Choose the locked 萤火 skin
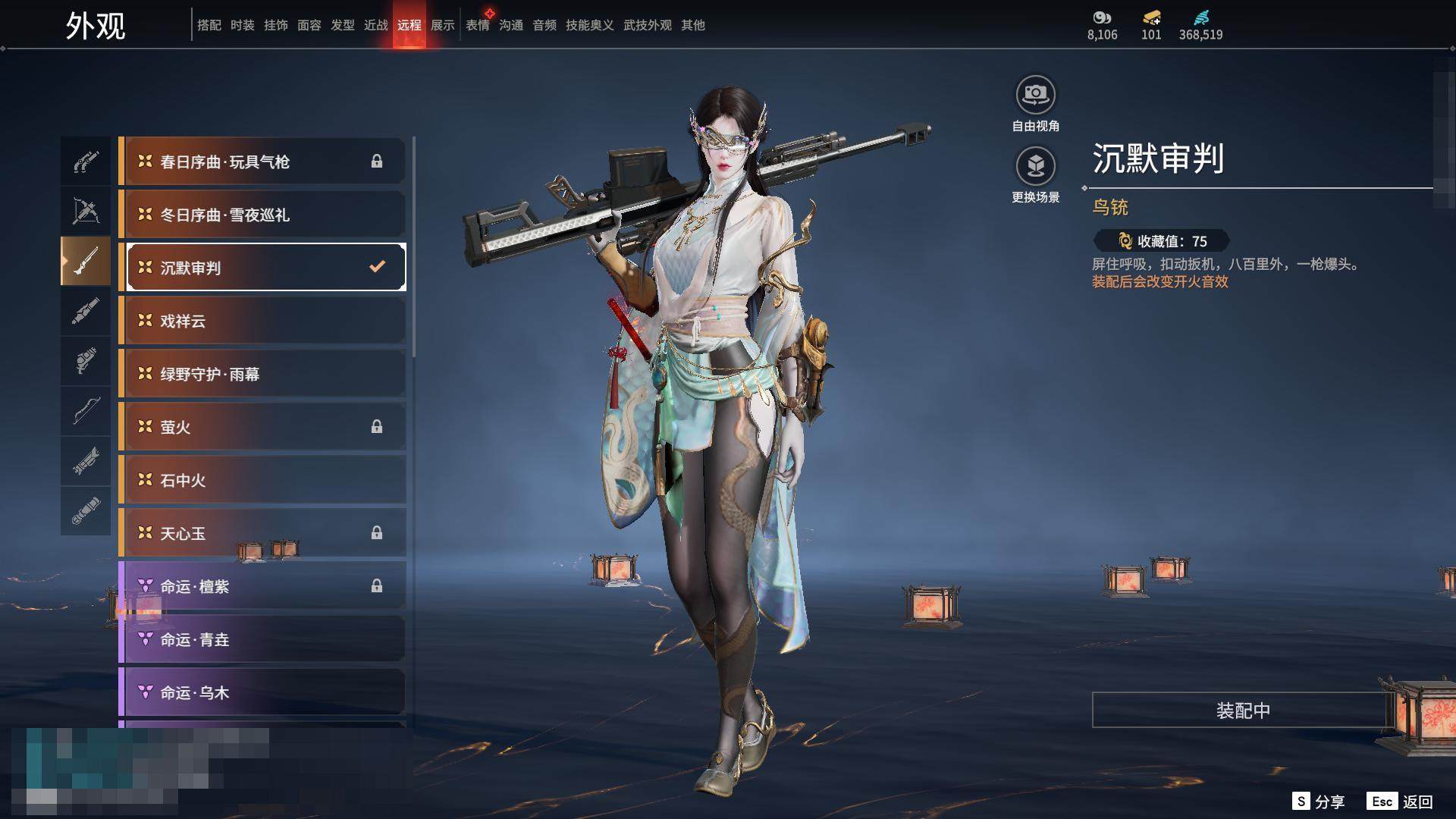The image size is (1456, 819). [x=262, y=427]
